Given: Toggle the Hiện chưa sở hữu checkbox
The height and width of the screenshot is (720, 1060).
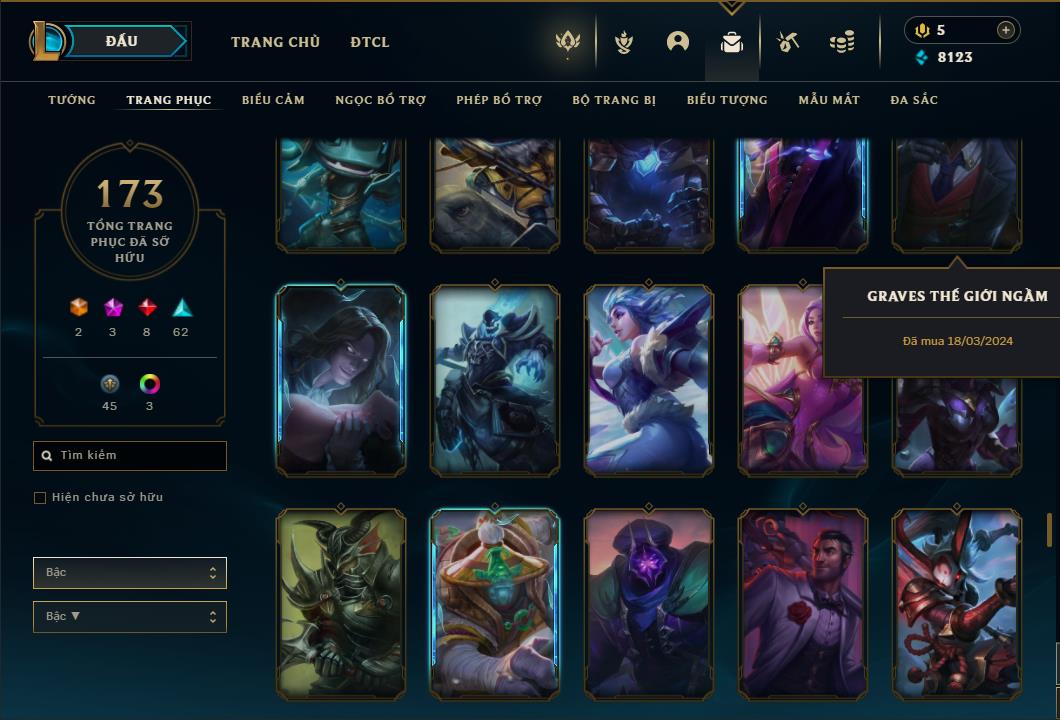Looking at the screenshot, I should [40, 498].
